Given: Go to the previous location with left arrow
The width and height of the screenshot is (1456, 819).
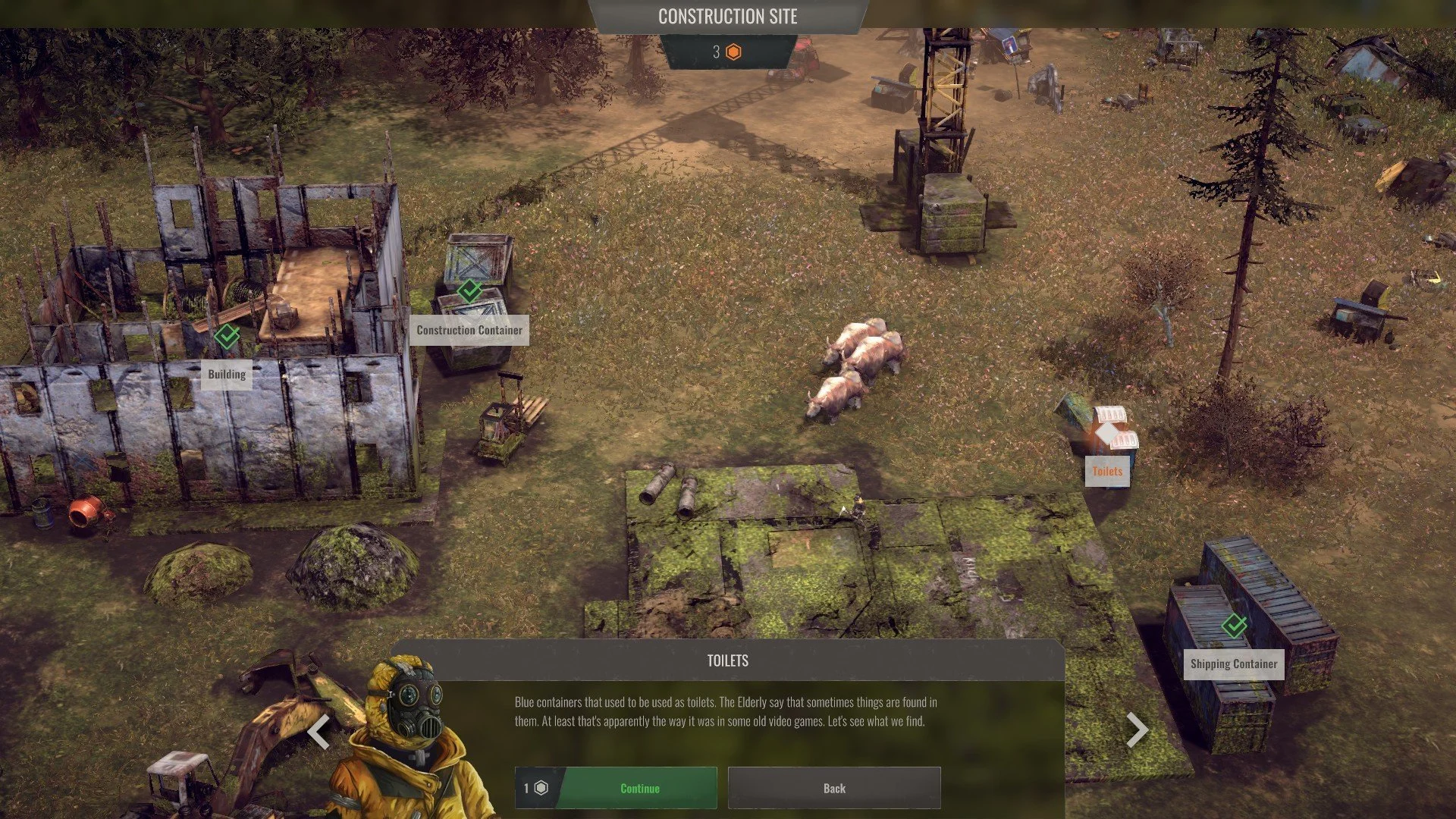Looking at the screenshot, I should click(319, 731).
